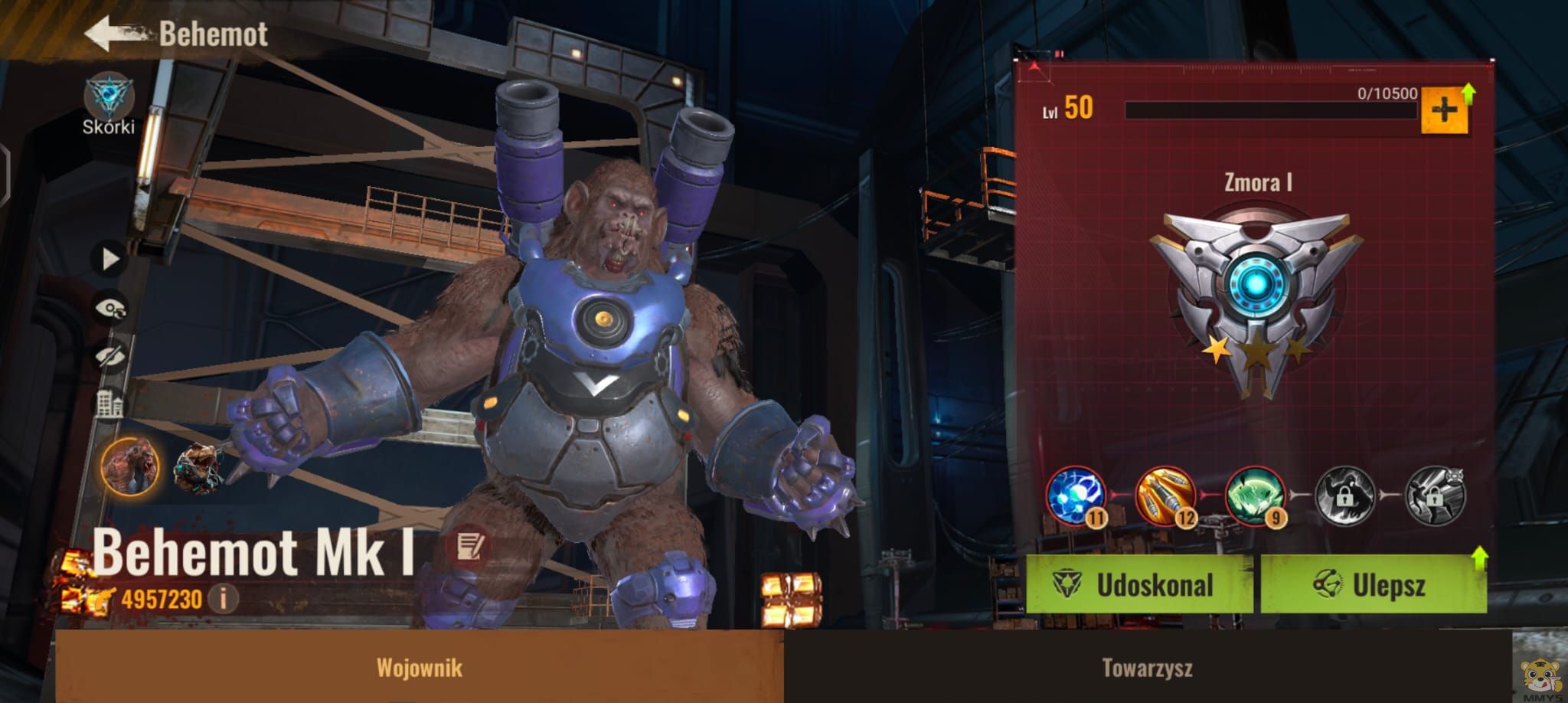
Task: Click the buildings background icon
Action: (x=109, y=404)
